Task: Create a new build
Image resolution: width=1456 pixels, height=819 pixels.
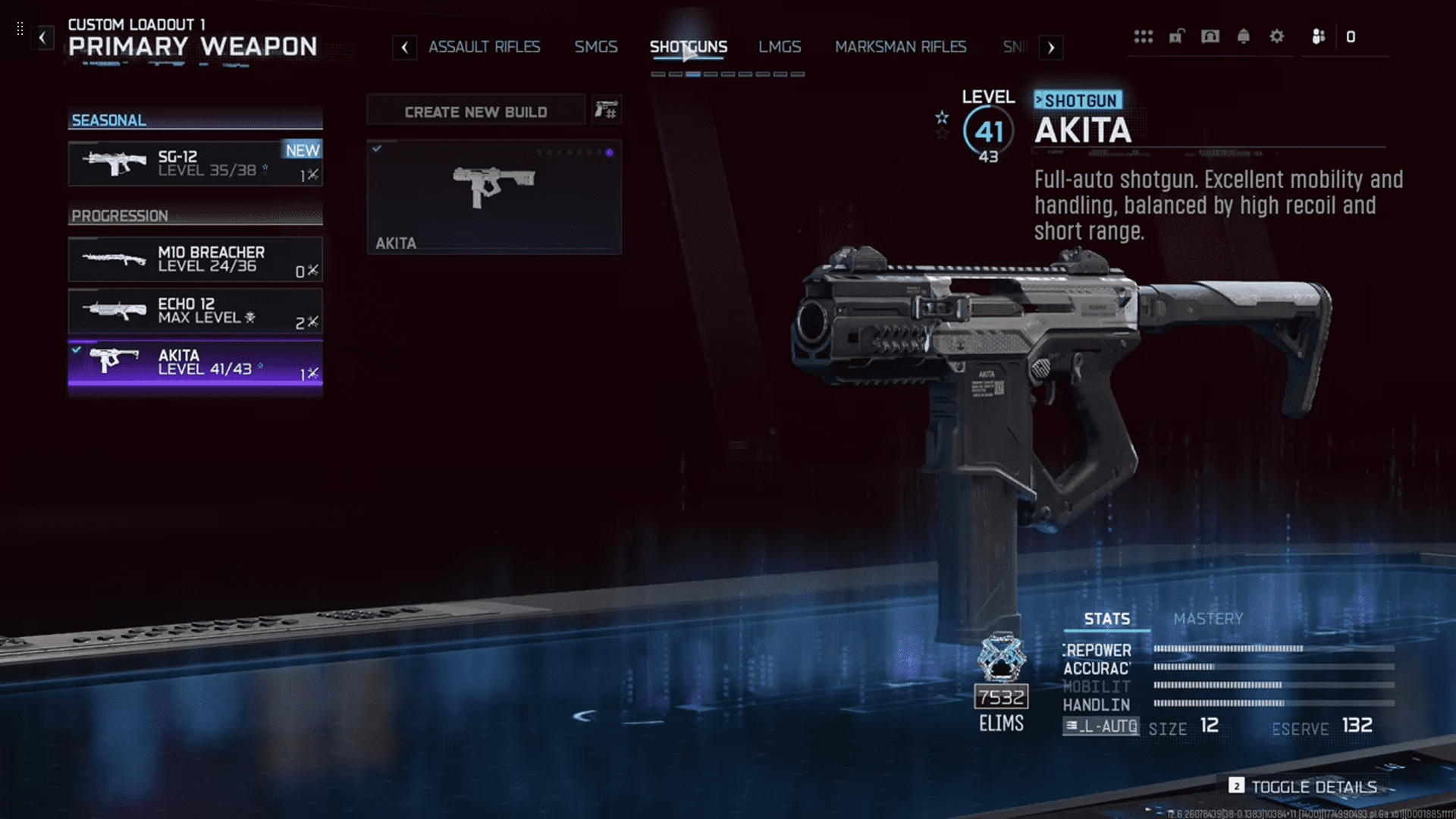Action: point(475,111)
